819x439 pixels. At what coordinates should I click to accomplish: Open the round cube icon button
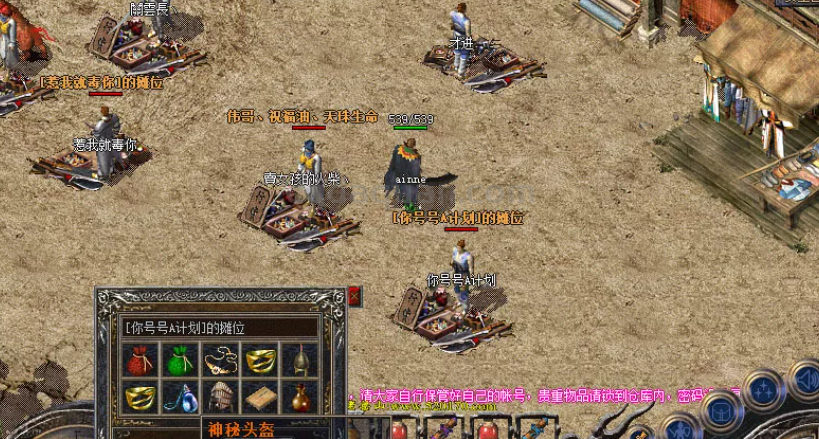(x=720, y=410)
